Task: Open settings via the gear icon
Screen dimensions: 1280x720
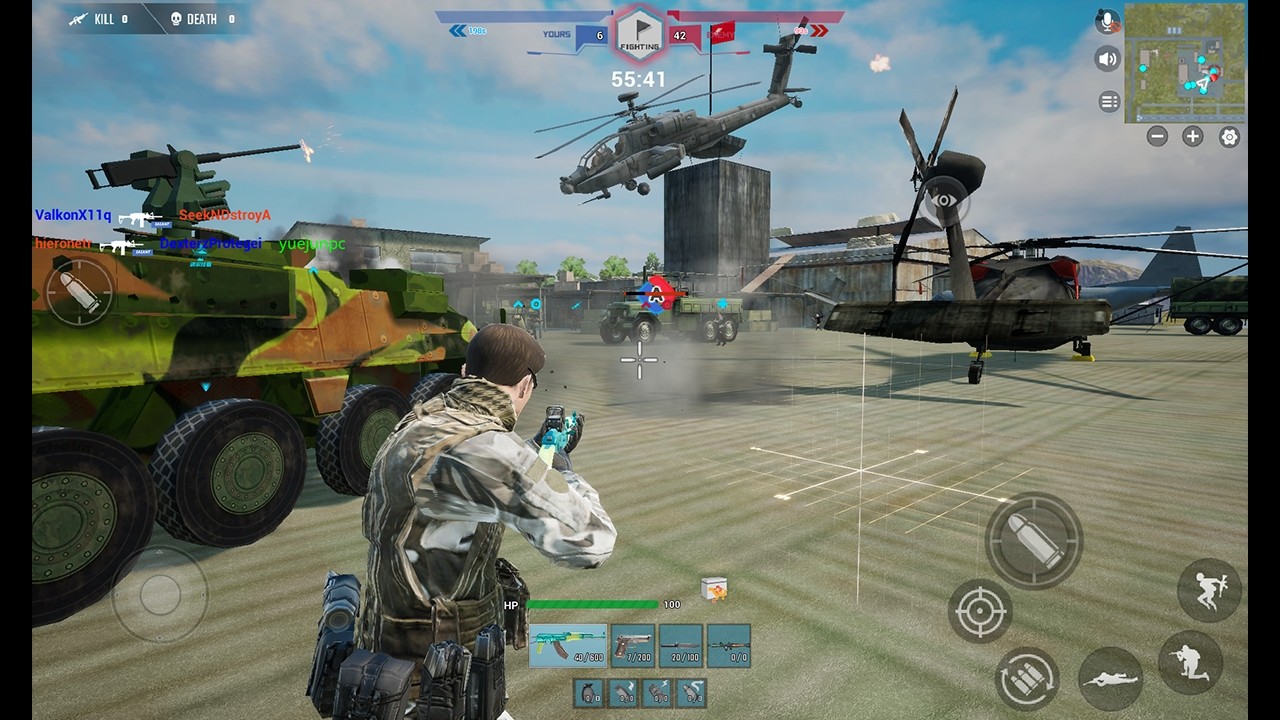Action: click(x=1230, y=137)
